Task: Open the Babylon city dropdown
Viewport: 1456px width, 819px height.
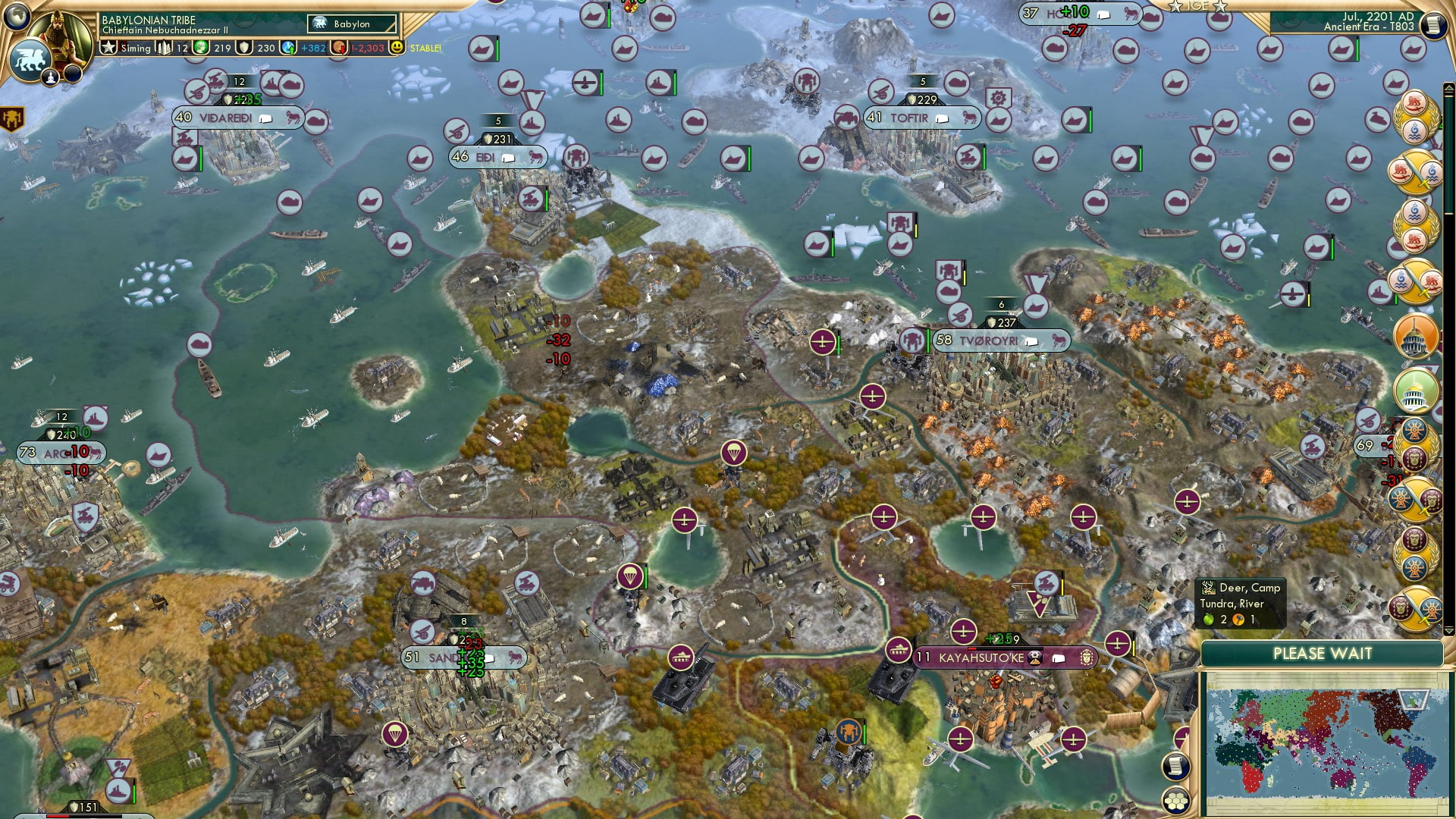Action: click(x=350, y=24)
